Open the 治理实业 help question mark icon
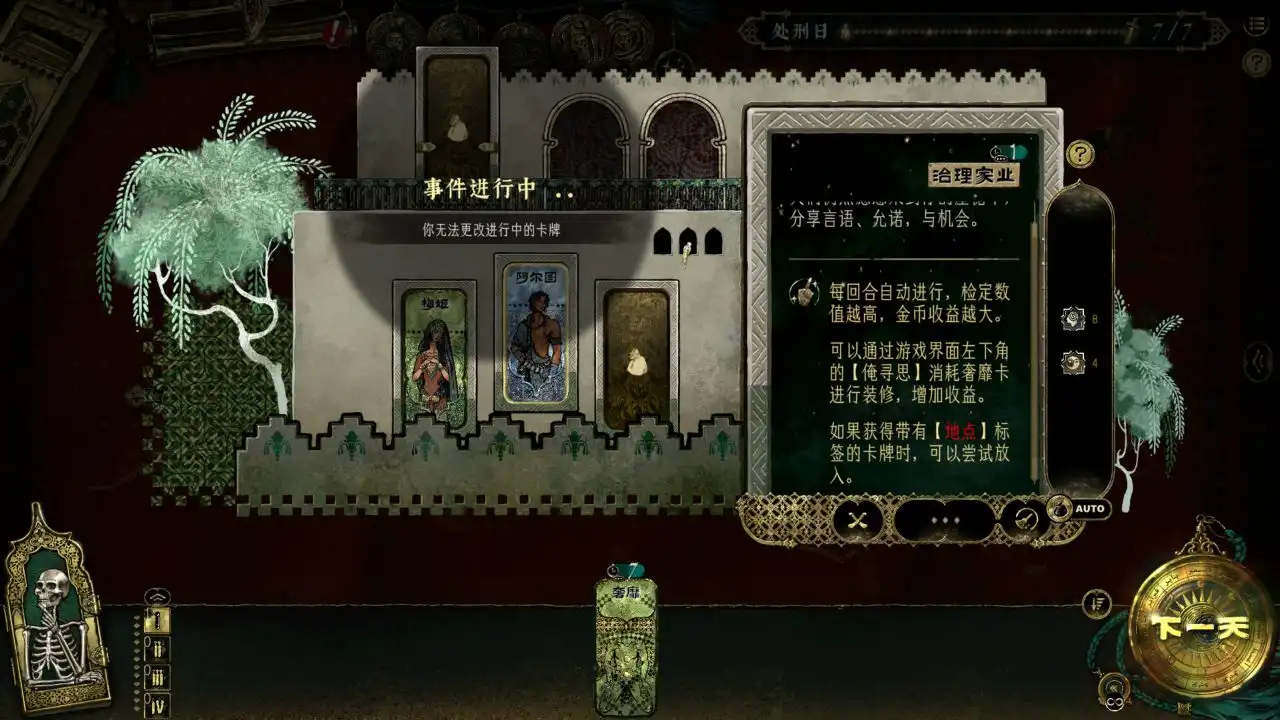This screenshot has height=720, width=1280. point(1081,155)
